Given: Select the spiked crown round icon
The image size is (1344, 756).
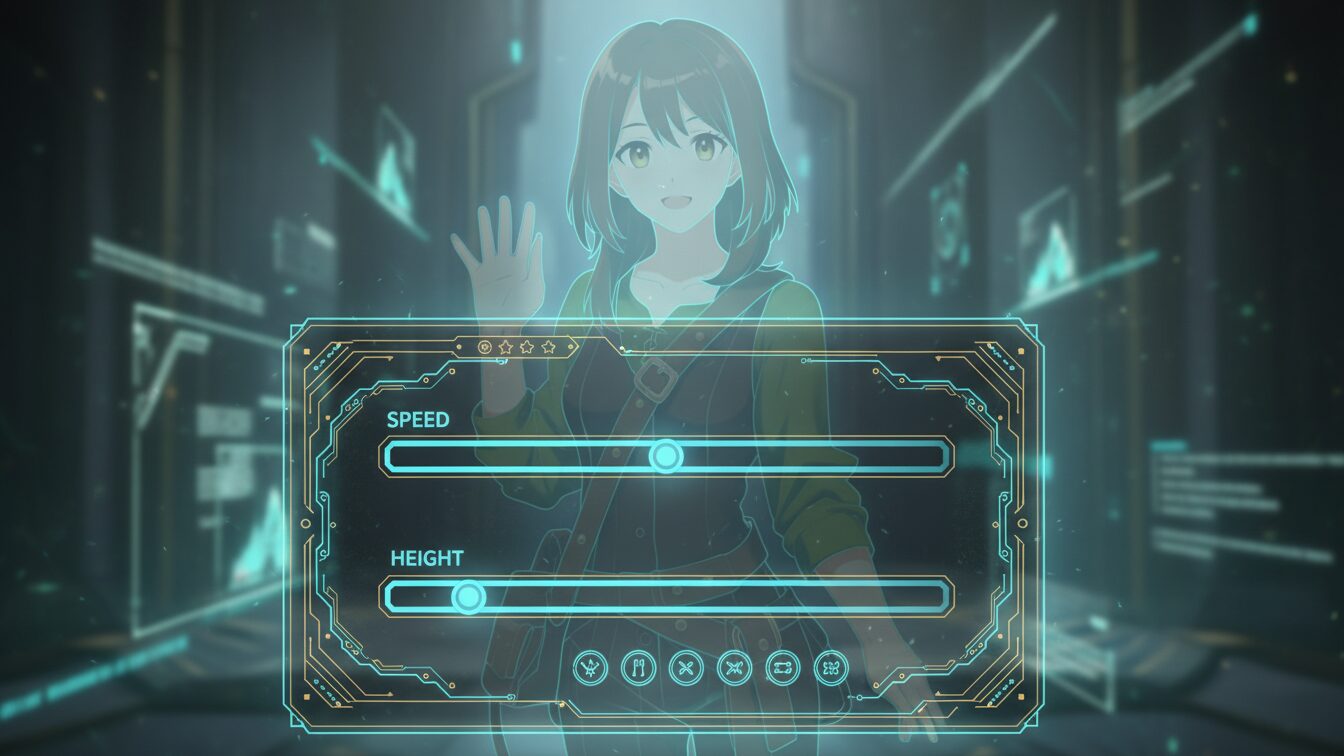Looking at the screenshot, I should (x=590, y=667).
